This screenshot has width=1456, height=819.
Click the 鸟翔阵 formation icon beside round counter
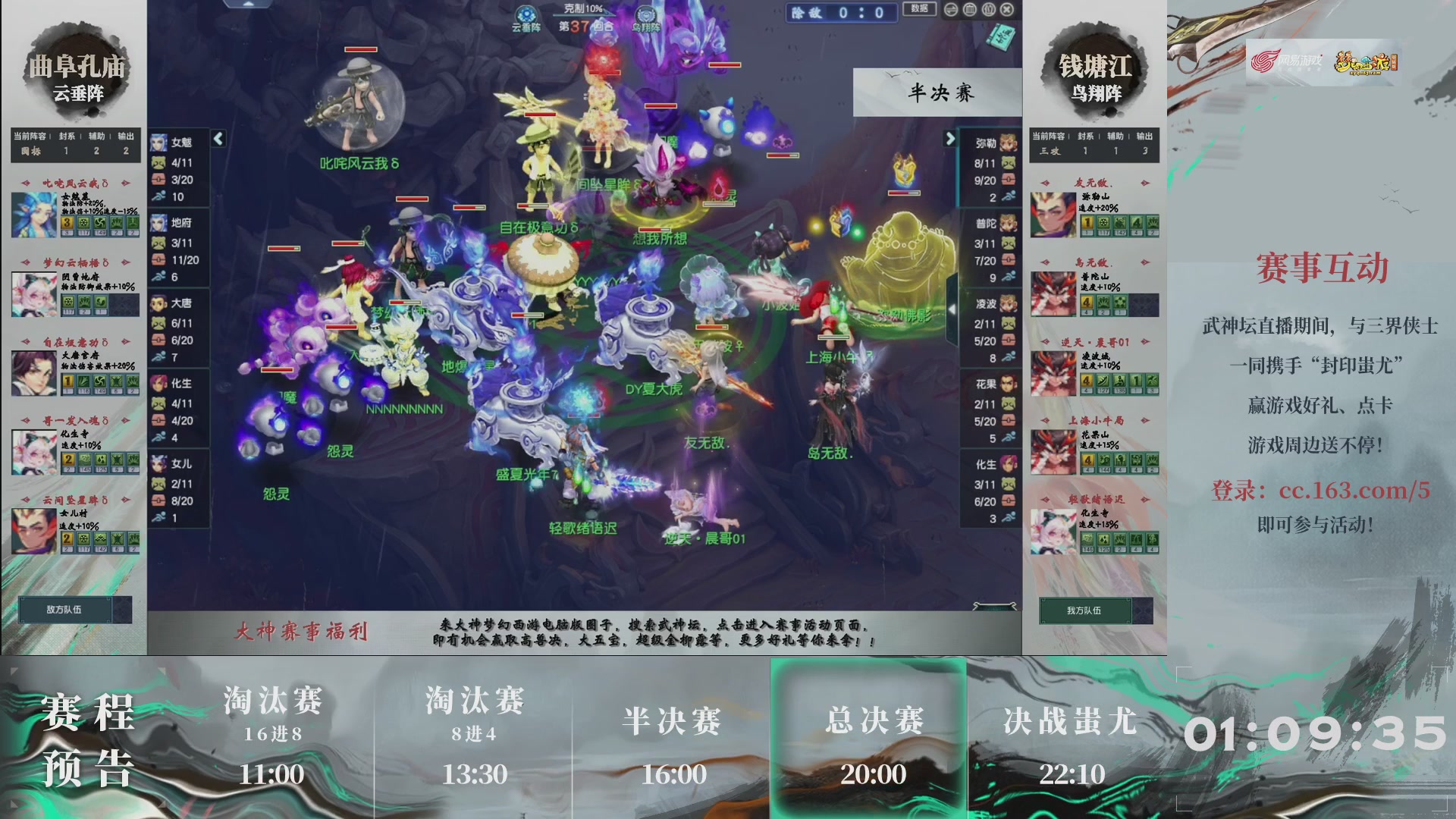click(647, 13)
